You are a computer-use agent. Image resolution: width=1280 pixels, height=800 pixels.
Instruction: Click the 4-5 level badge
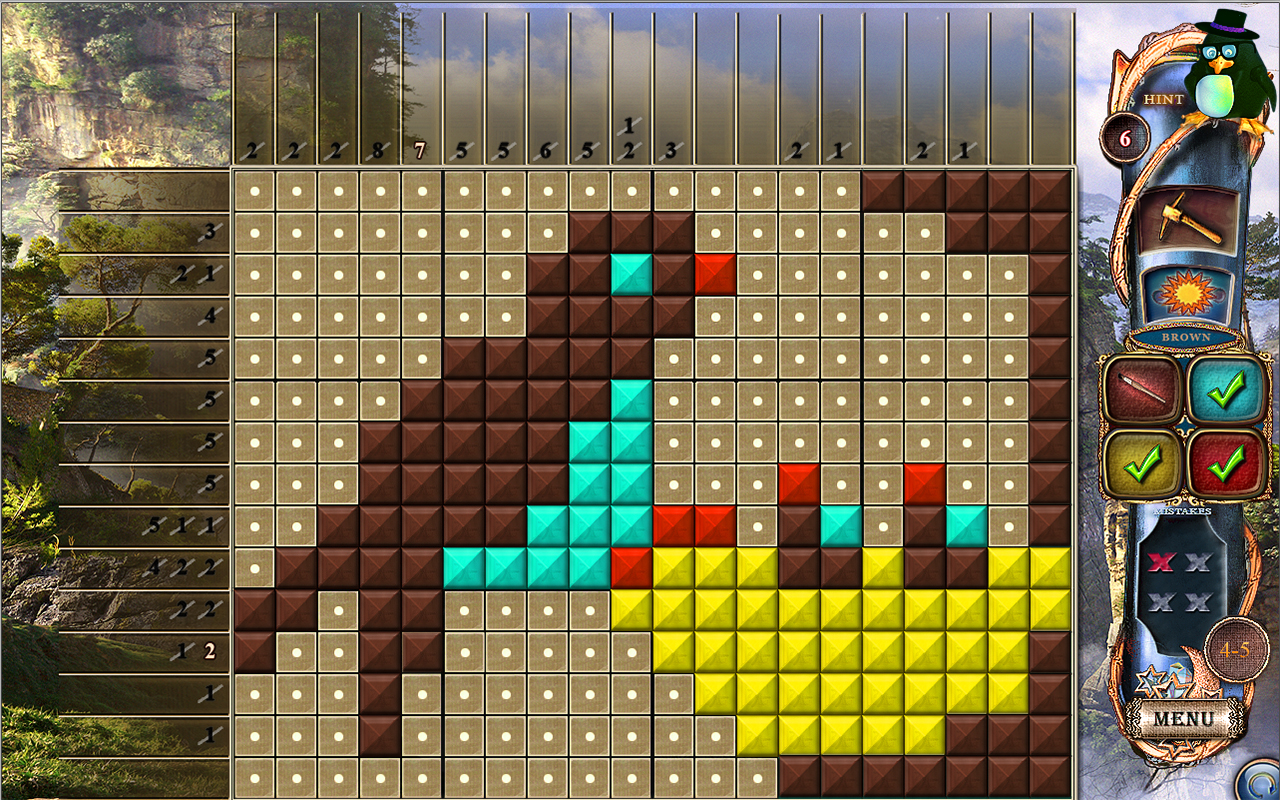tap(1234, 648)
